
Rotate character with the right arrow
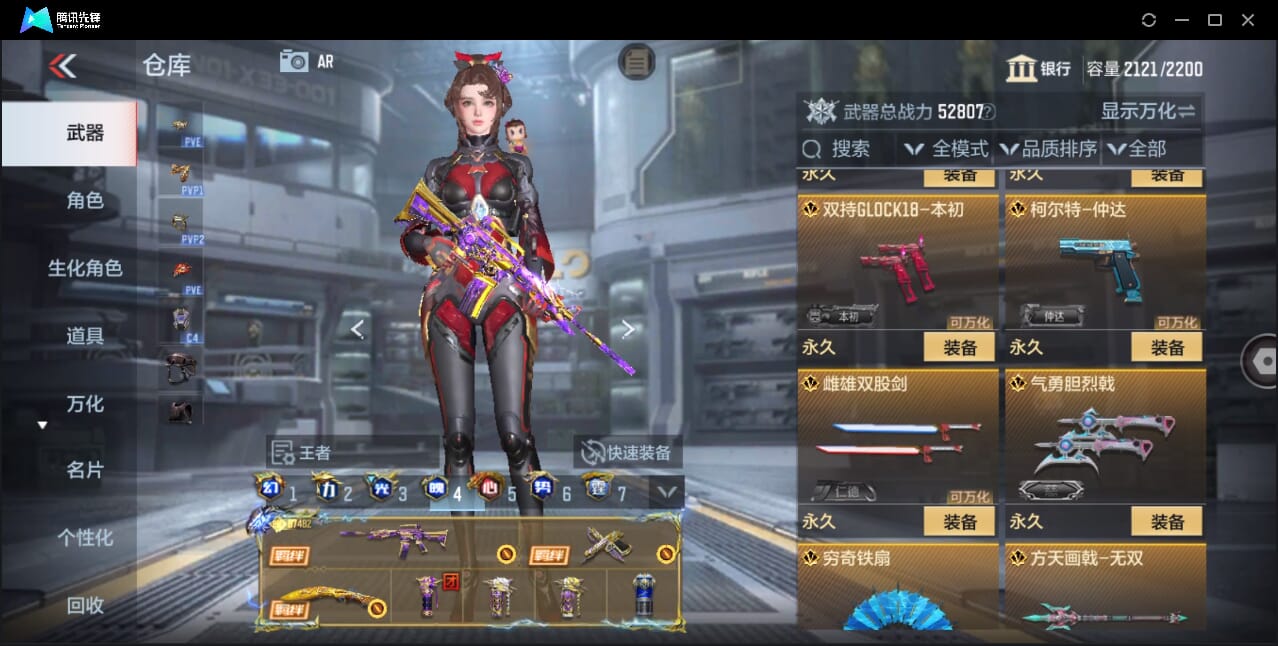628,329
